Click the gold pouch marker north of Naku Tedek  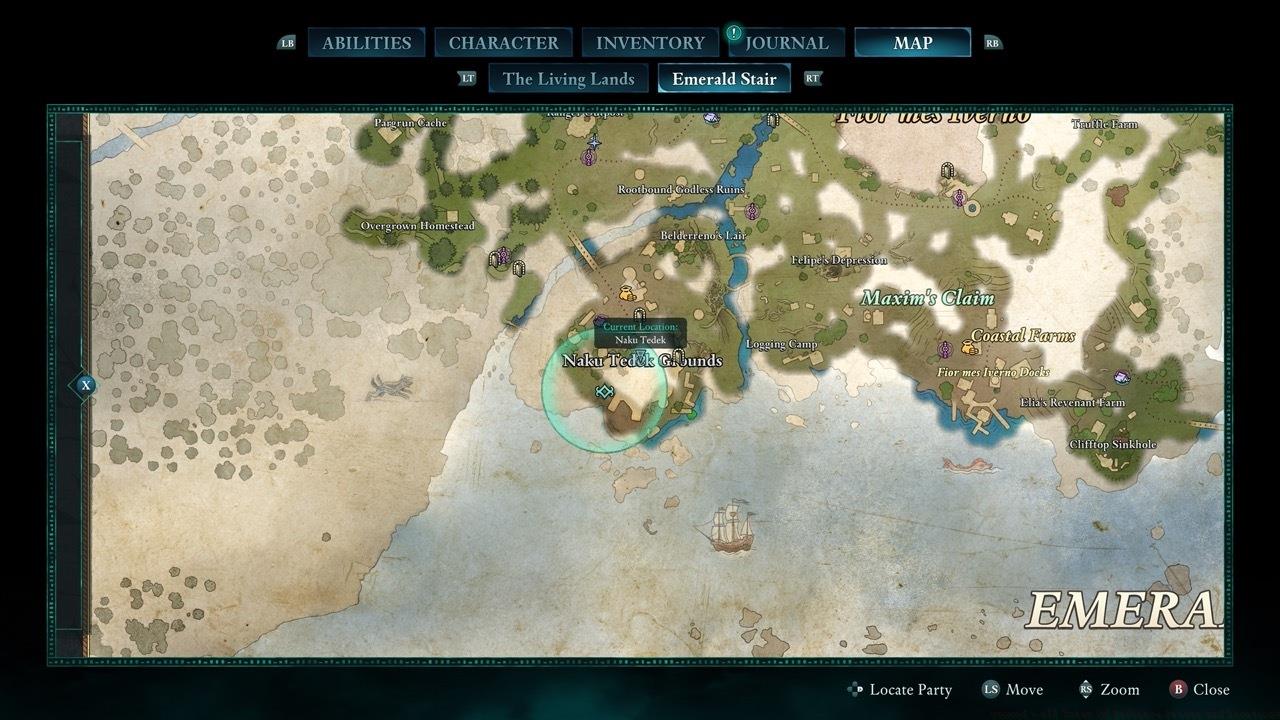(627, 293)
